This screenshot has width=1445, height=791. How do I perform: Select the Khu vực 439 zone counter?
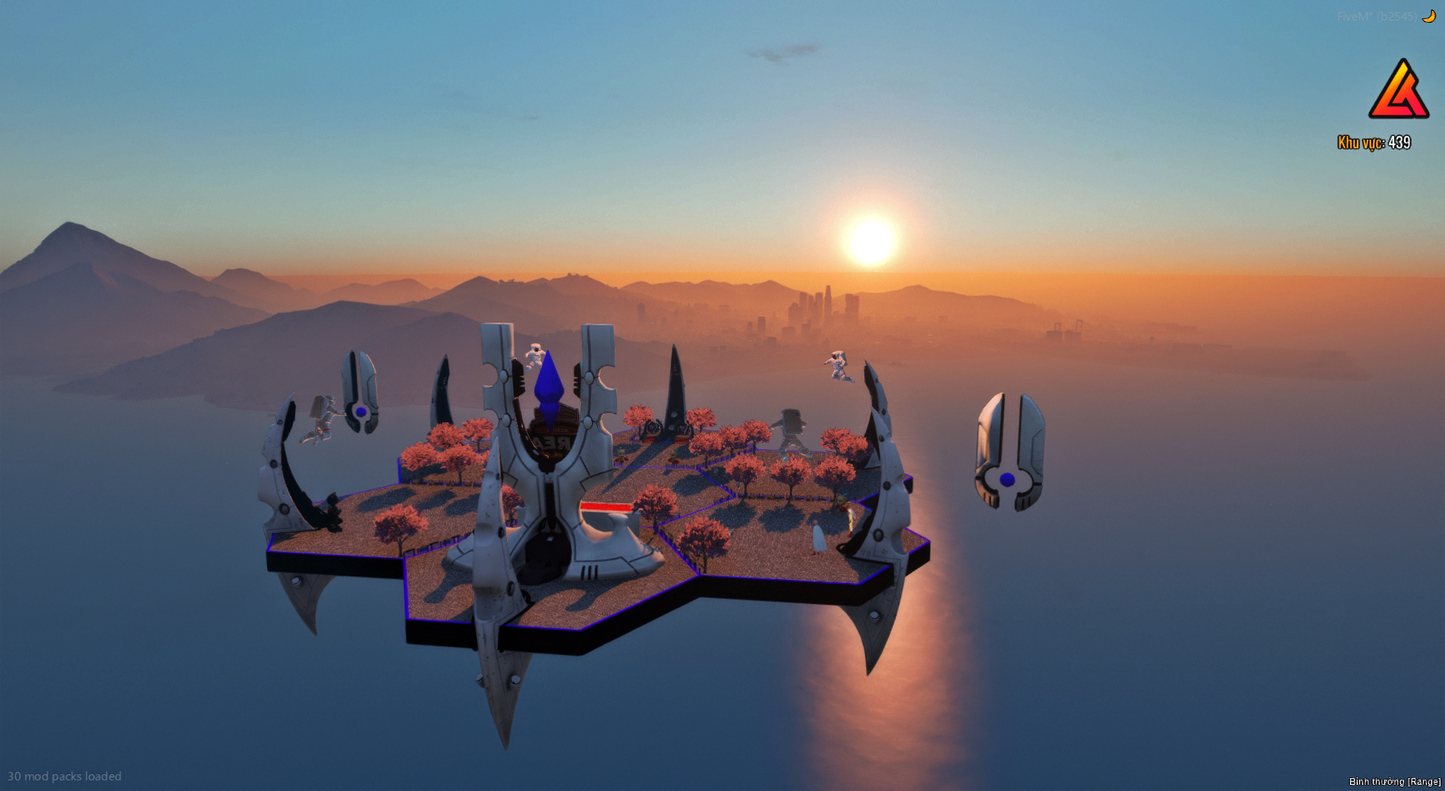coord(1371,142)
